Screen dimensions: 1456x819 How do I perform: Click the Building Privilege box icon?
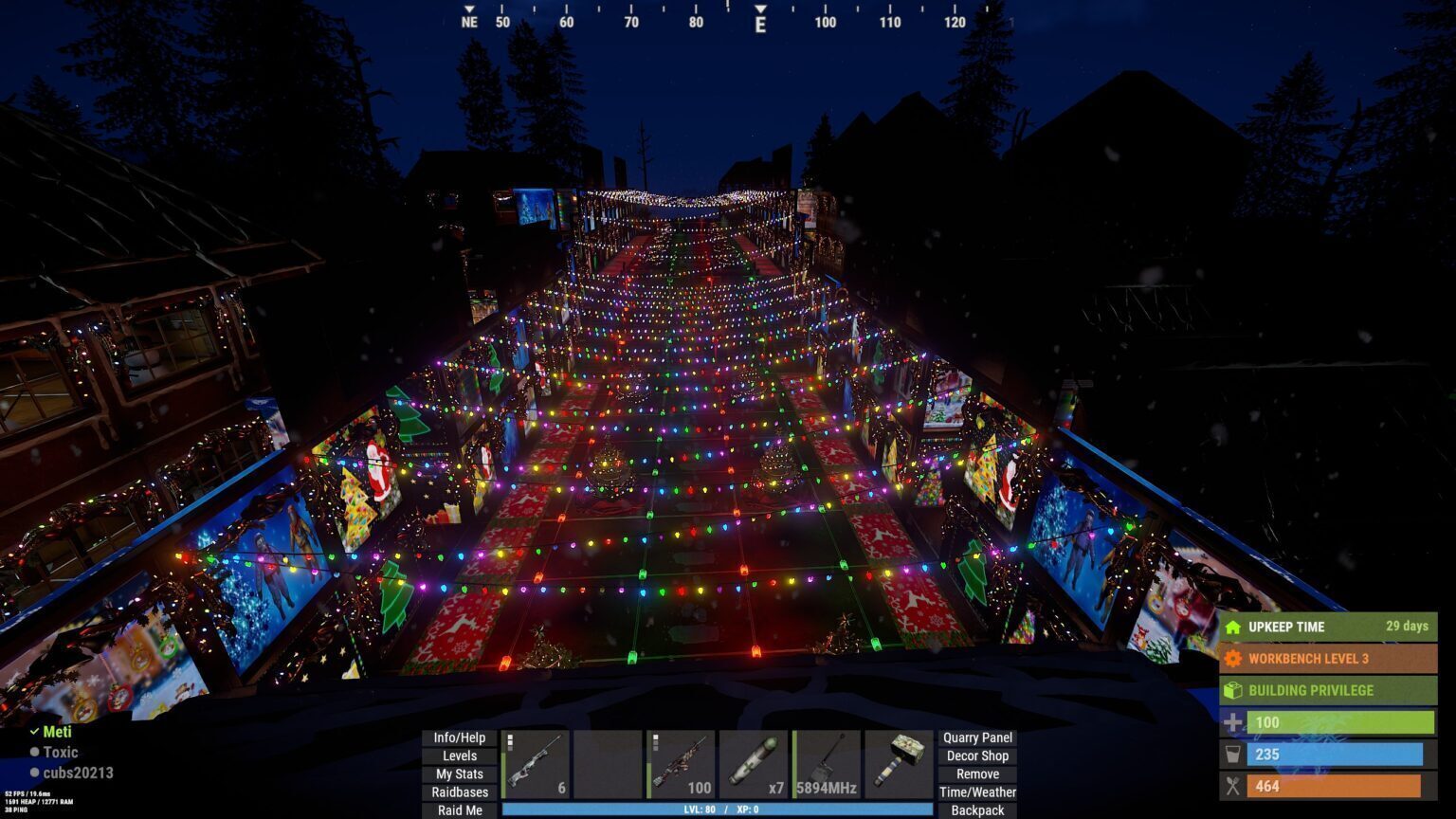(x=1232, y=690)
